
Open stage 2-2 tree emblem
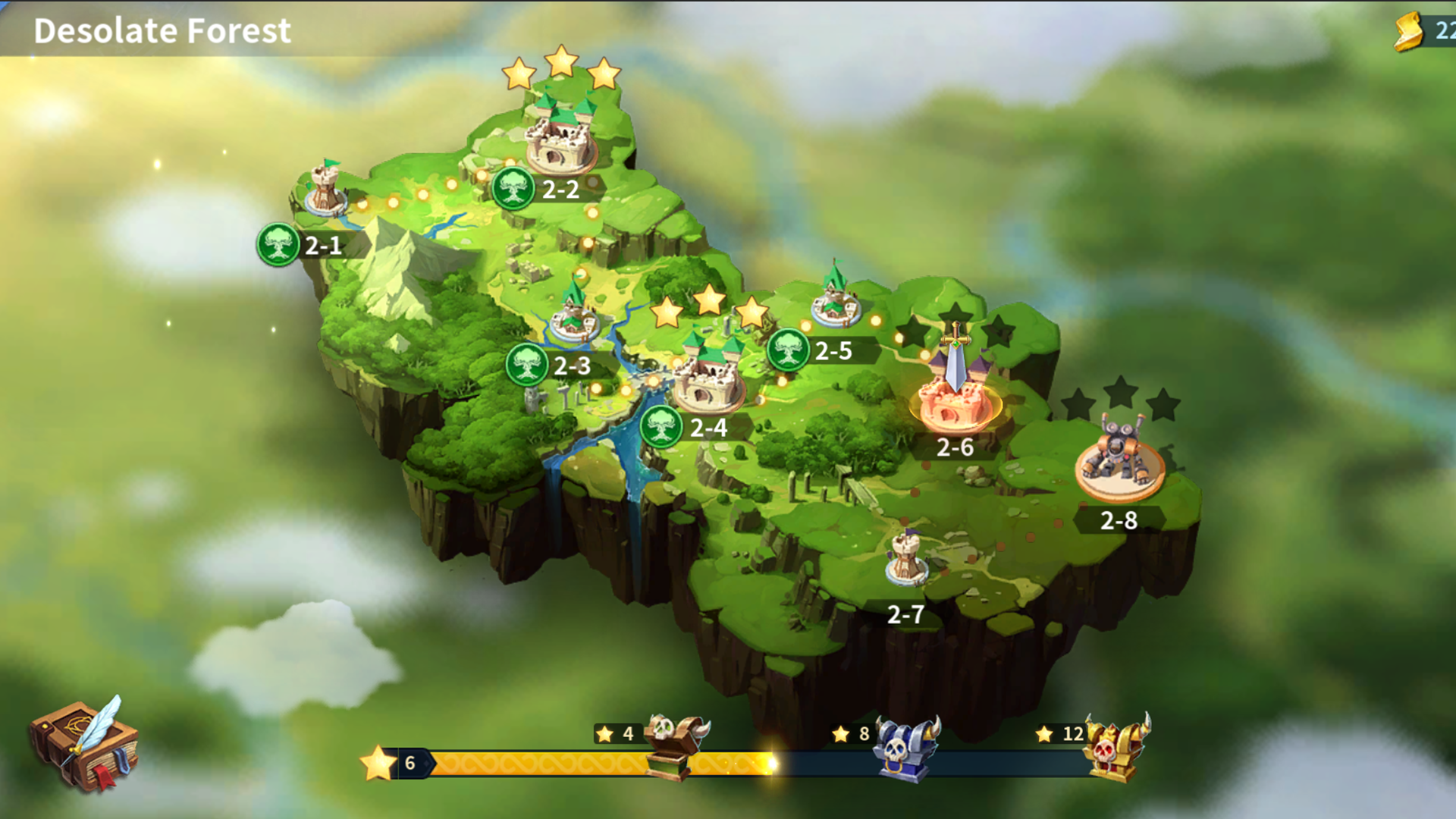pyautogui.click(x=515, y=187)
